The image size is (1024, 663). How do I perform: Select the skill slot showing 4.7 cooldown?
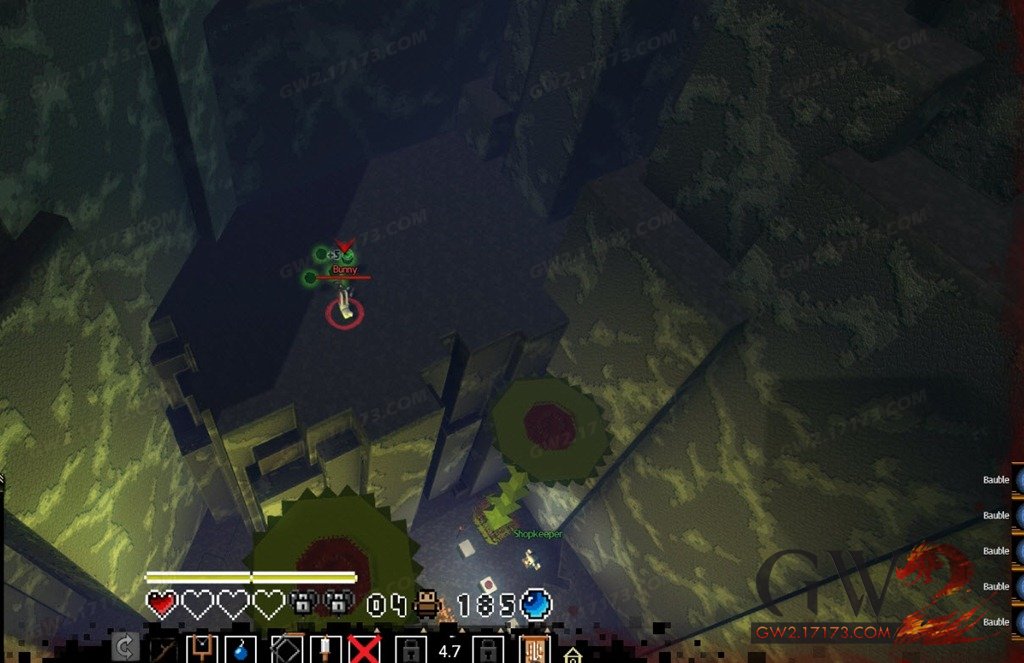point(450,650)
